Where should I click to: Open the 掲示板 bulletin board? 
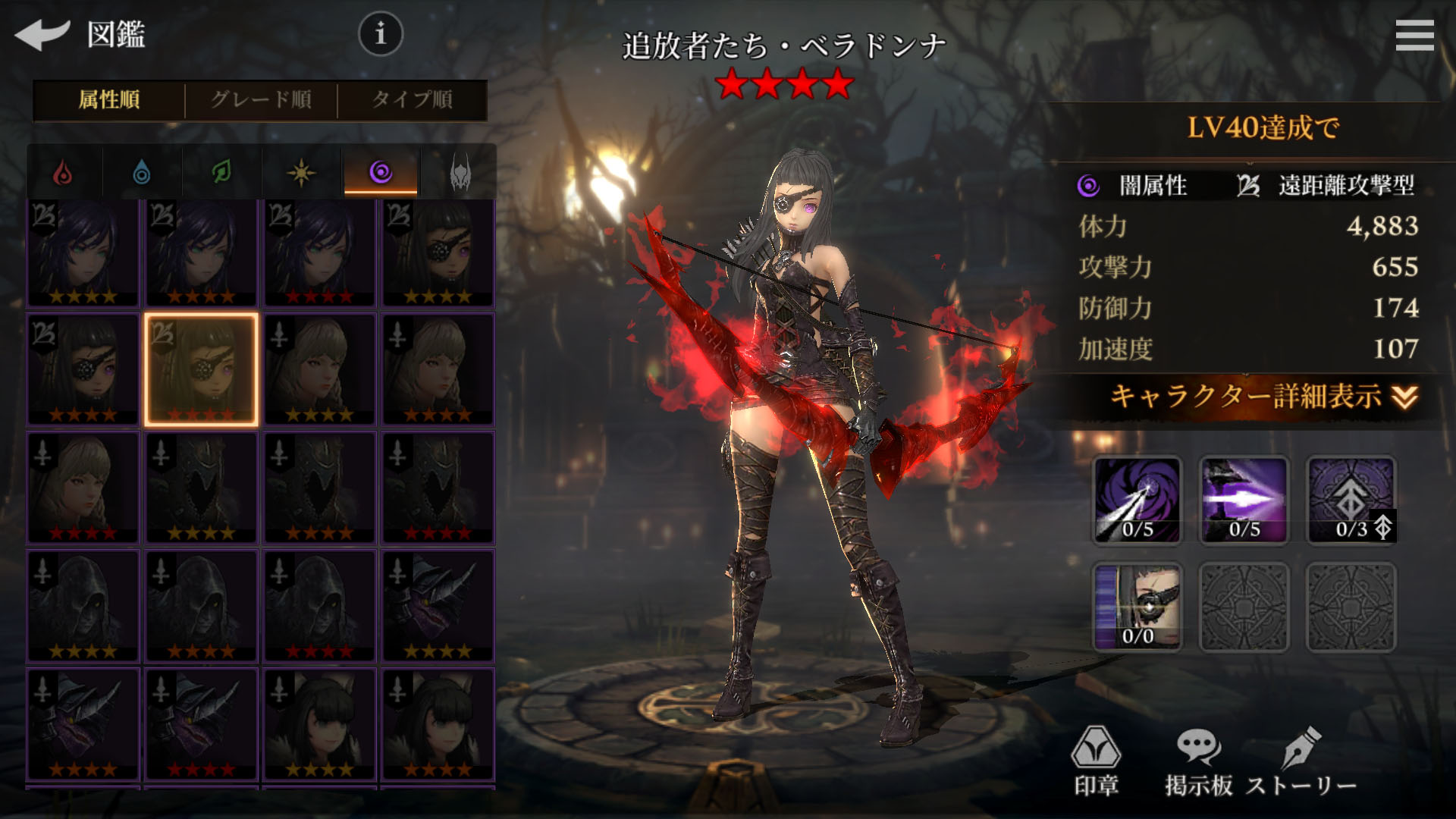1198,761
